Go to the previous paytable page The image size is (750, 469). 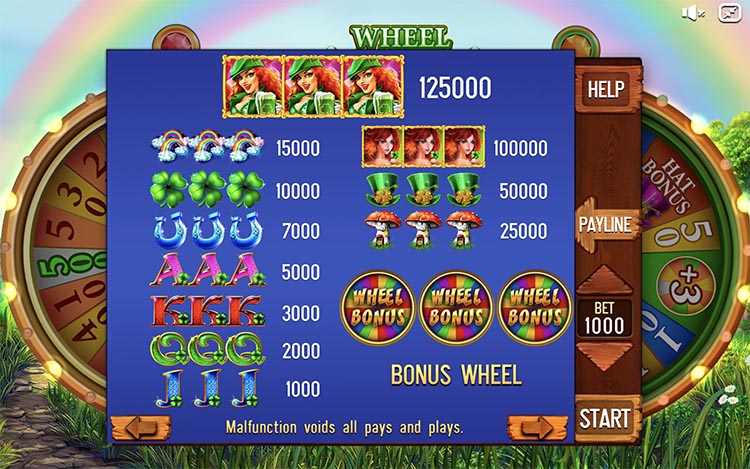coord(140,428)
